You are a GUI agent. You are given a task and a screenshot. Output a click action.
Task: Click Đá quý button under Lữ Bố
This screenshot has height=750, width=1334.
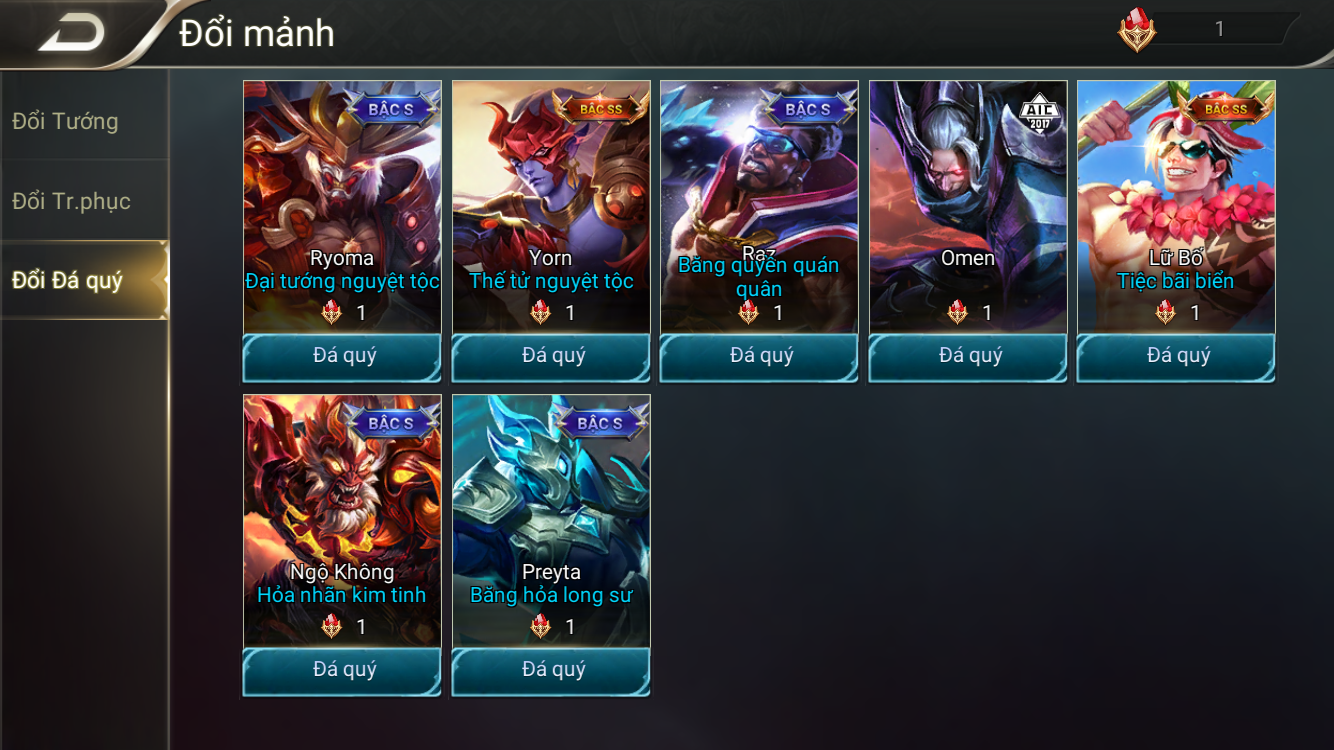tap(1176, 357)
